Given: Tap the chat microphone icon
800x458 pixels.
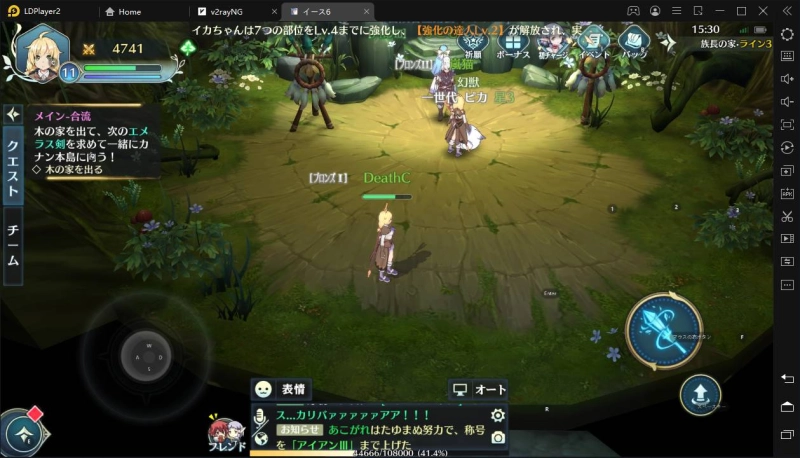Looking at the screenshot, I should [x=260, y=415].
